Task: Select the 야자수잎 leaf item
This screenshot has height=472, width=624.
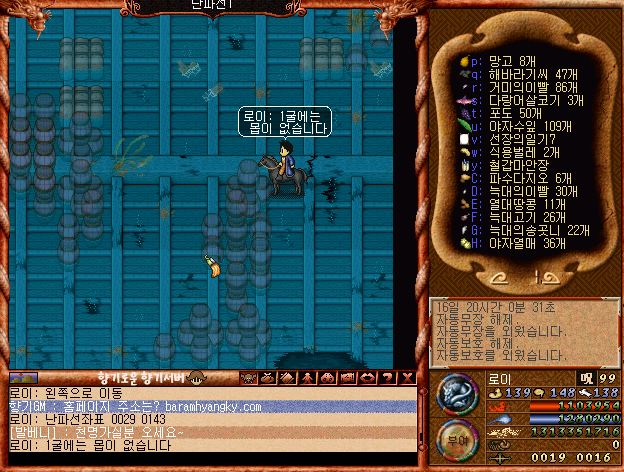Action: (510, 126)
